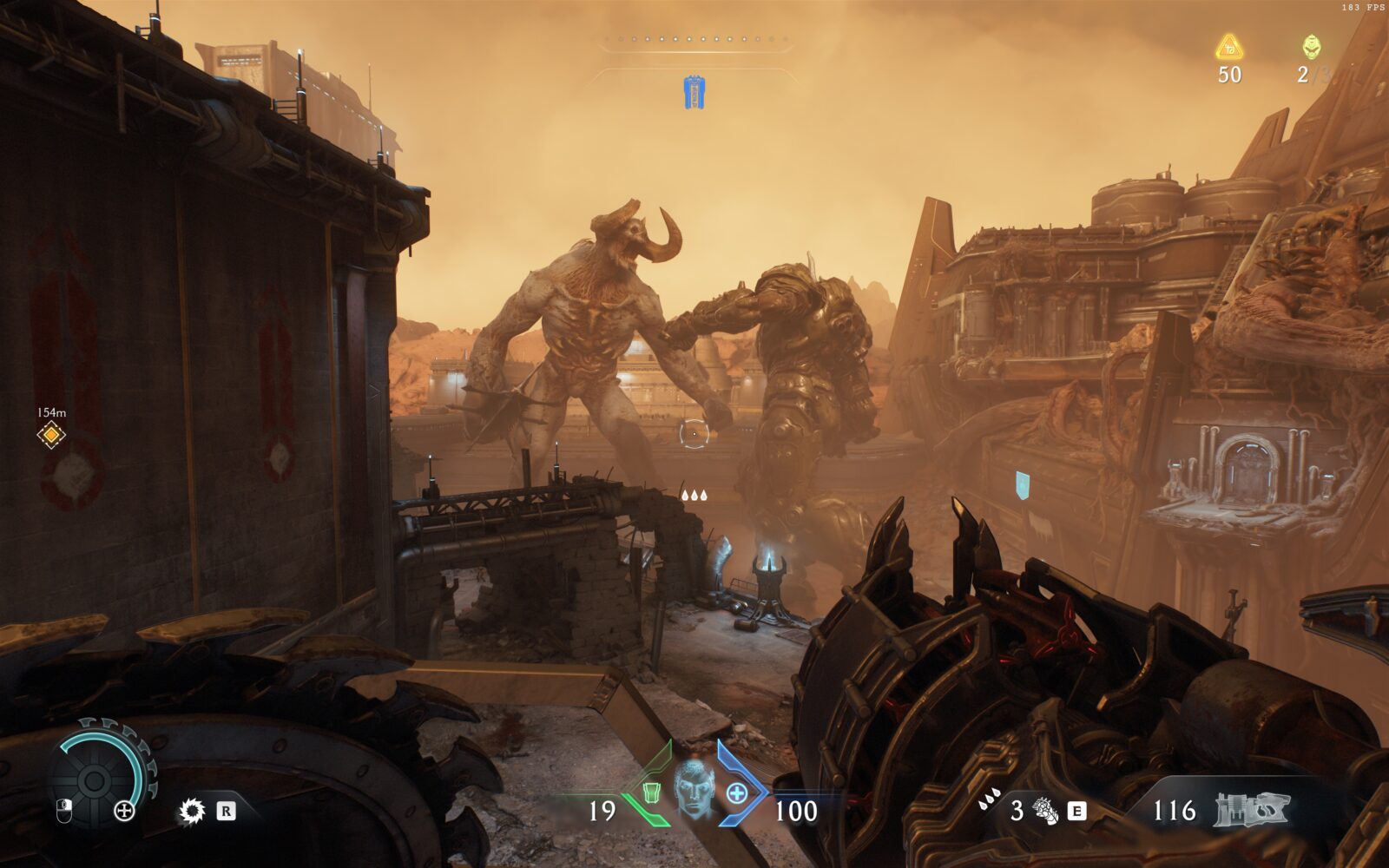Select the circular shield saw gauge

pyautogui.click(x=95, y=777)
